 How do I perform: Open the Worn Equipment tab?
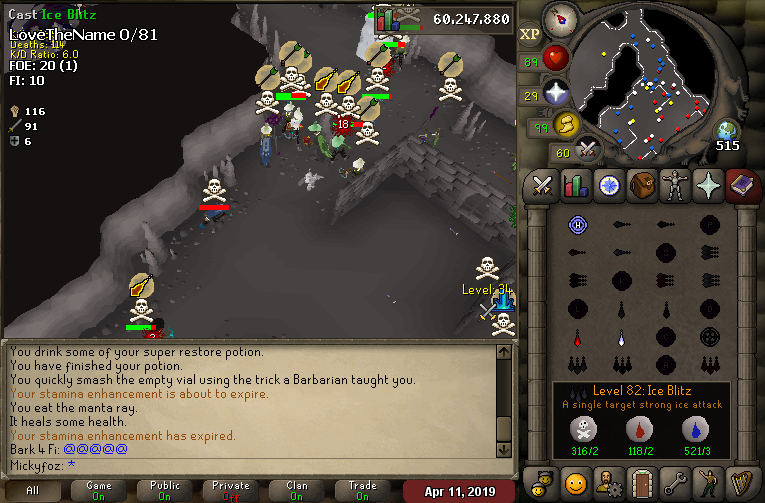675,186
